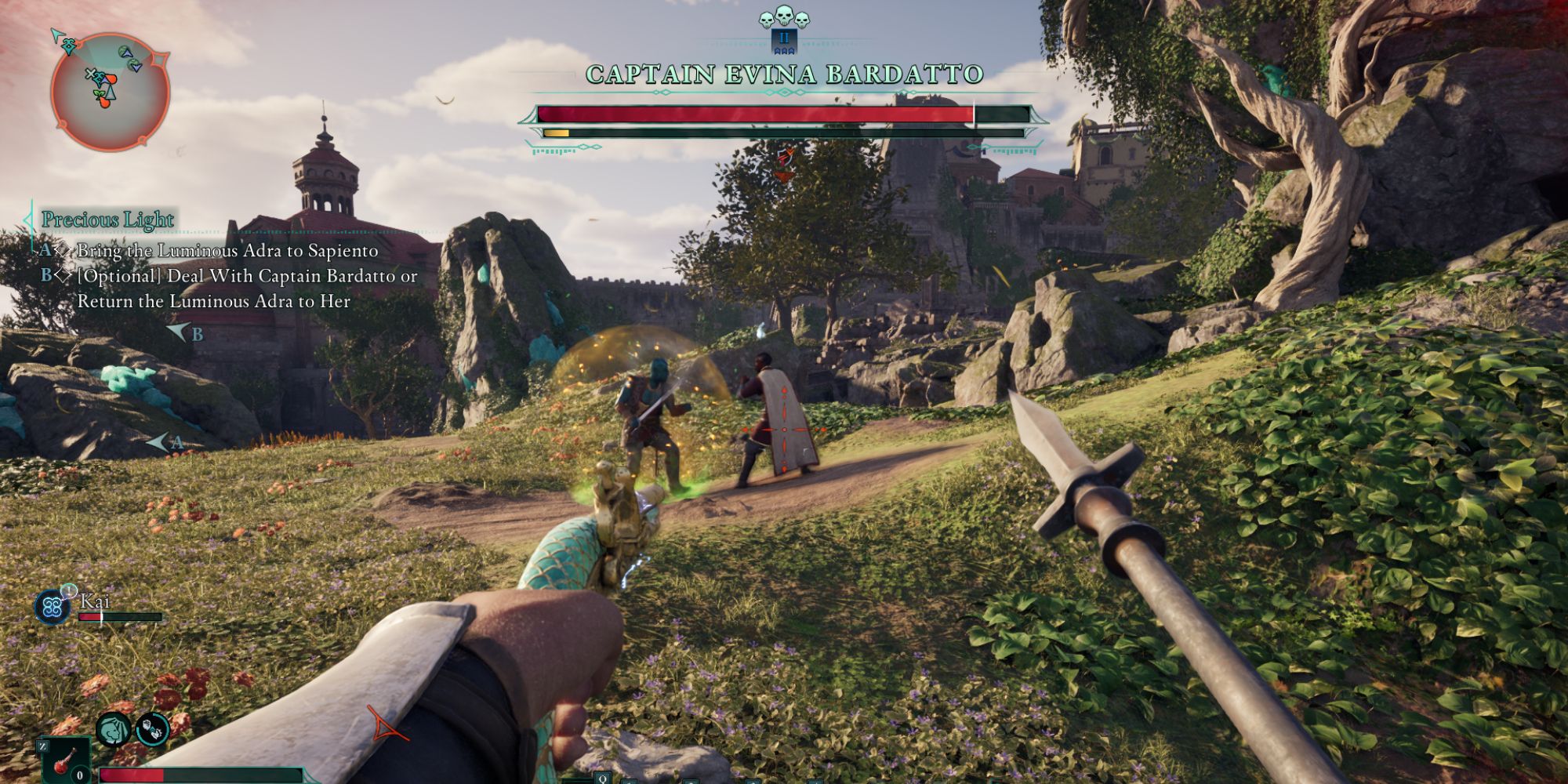
Task: Activate the ability icon with the cooldown ring
Action: pos(152,729)
